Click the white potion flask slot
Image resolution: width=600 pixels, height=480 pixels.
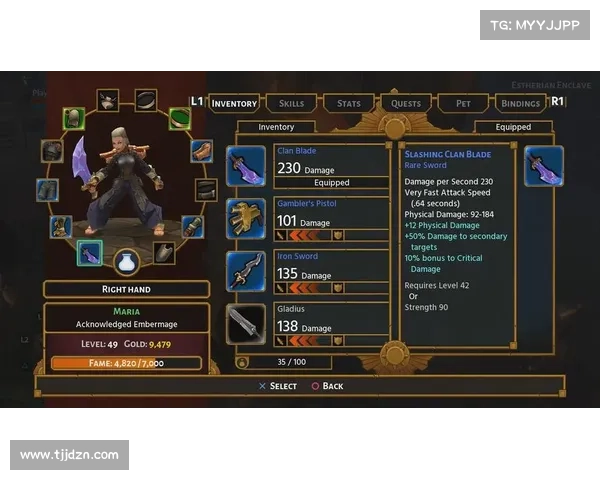[126, 262]
